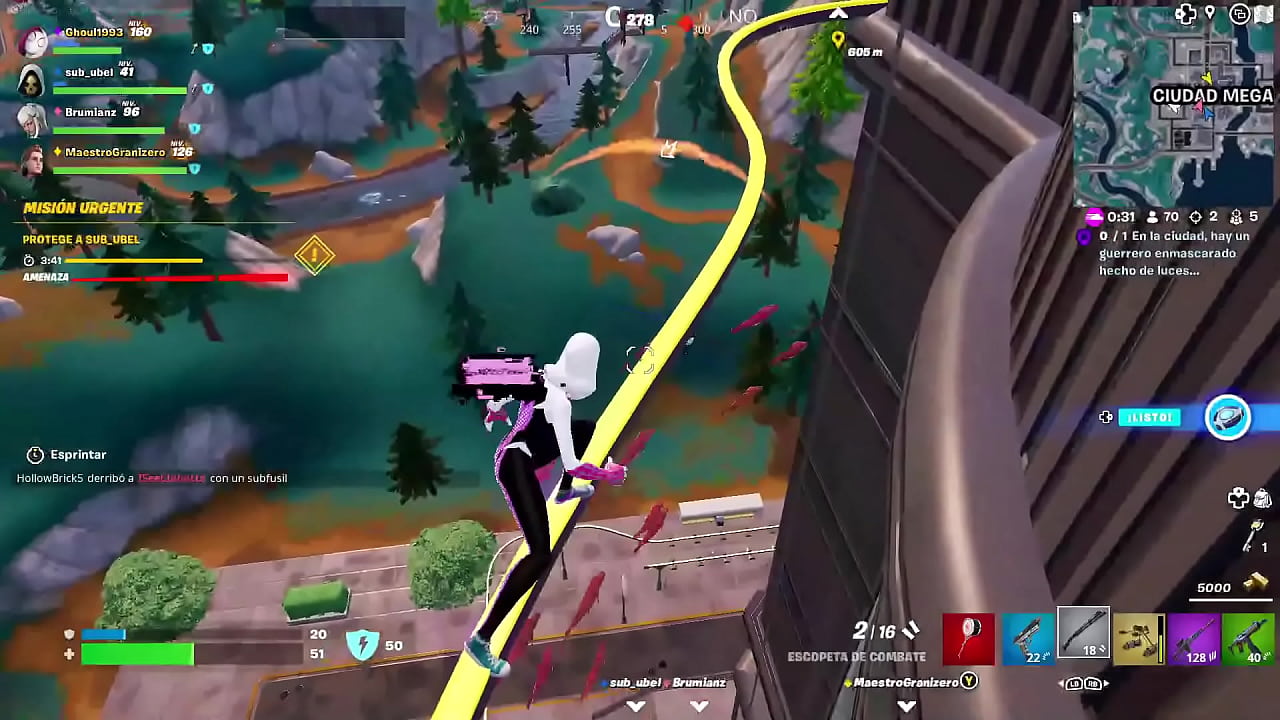
Task: Click the purple quest orb next to 0/1
Action: click(1084, 238)
